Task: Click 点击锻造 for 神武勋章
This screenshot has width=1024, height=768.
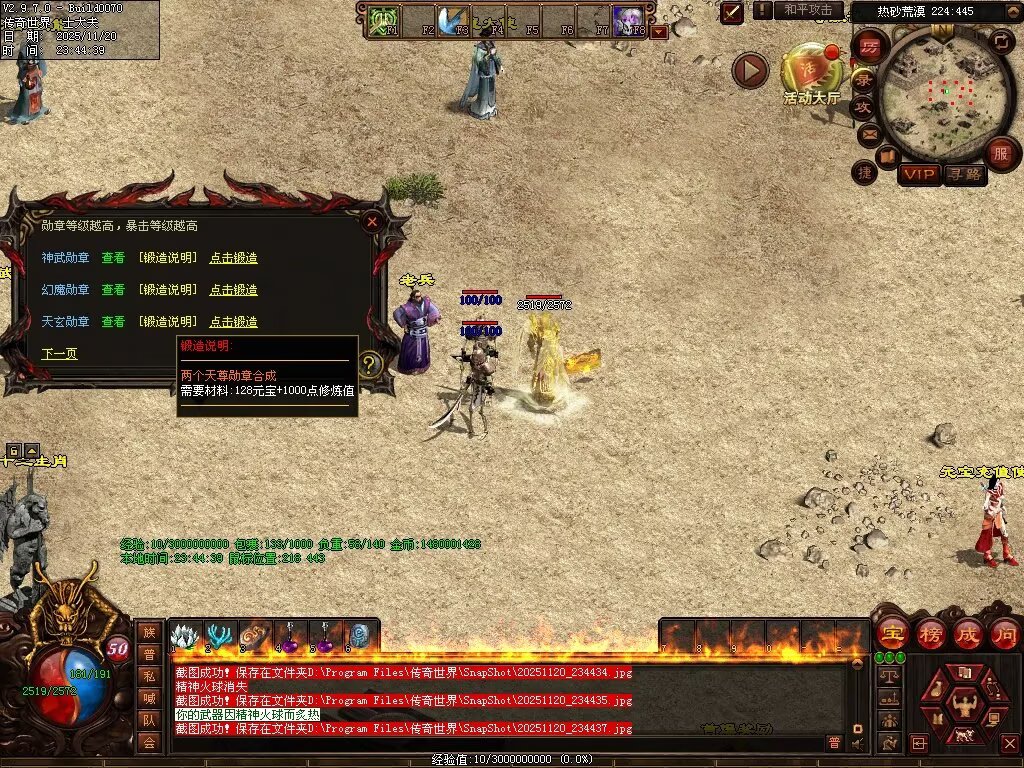Action: click(233, 258)
